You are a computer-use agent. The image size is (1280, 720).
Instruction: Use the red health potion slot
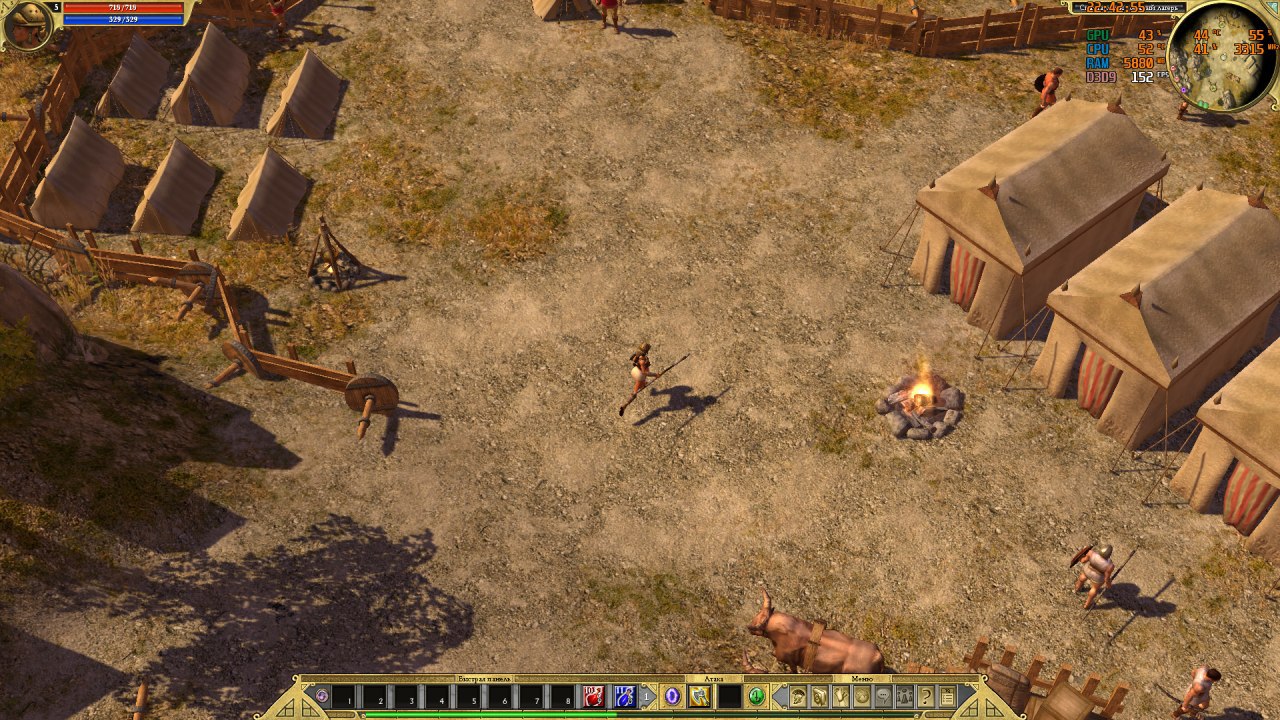[x=594, y=696]
